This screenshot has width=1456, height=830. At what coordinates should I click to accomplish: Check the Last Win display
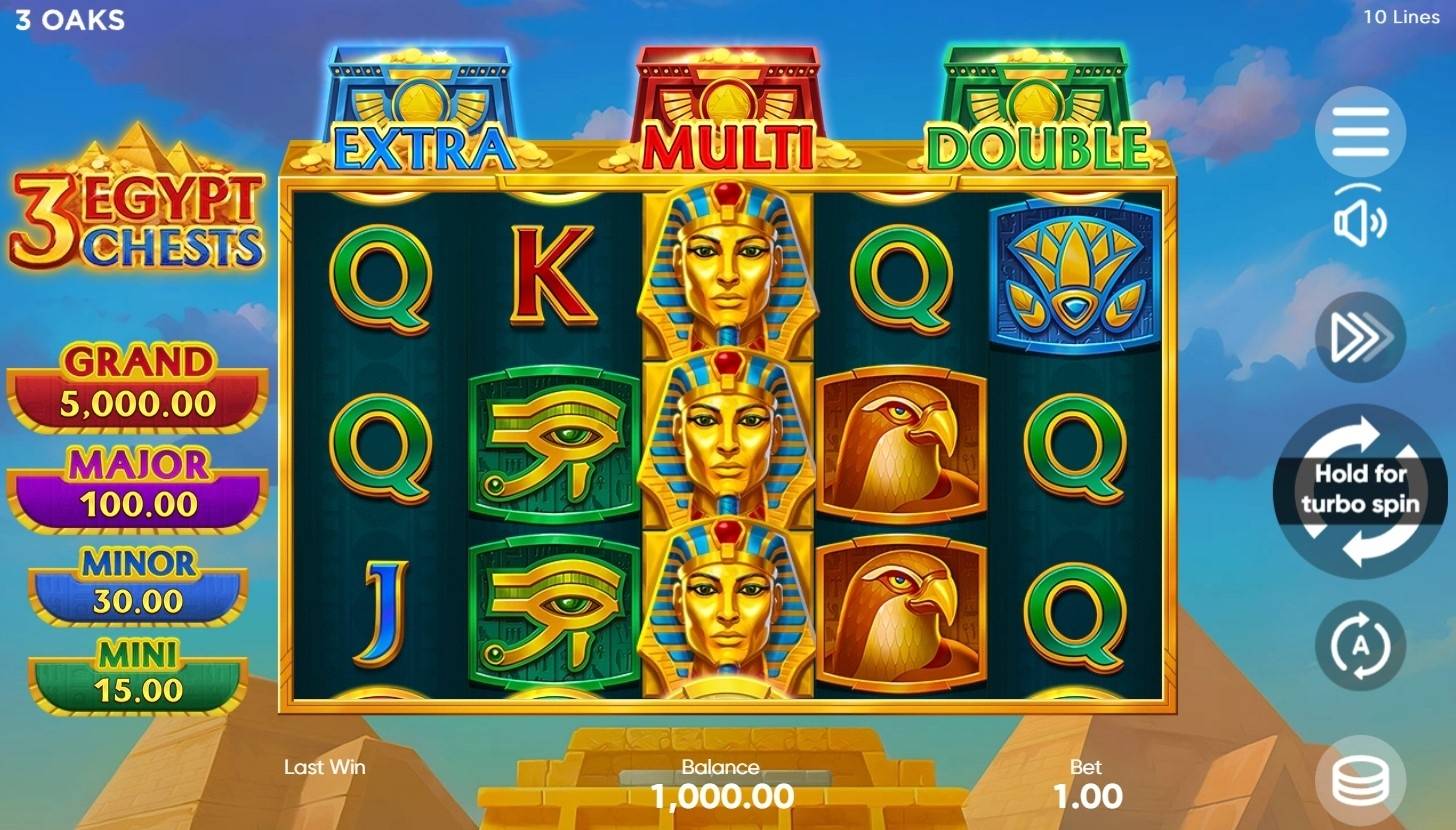(323, 768)
